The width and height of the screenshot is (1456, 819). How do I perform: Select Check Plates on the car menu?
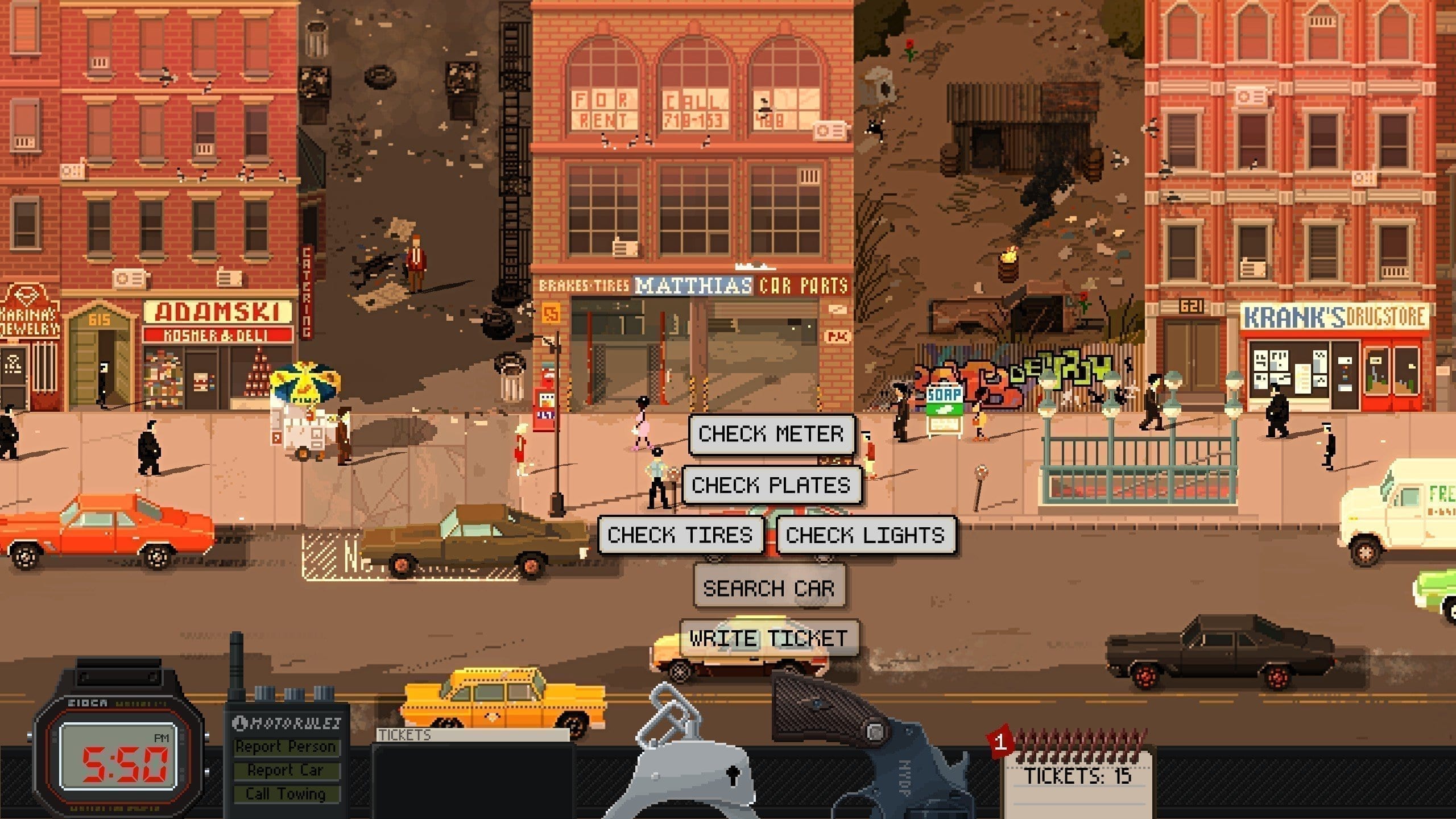click(771, 485)
